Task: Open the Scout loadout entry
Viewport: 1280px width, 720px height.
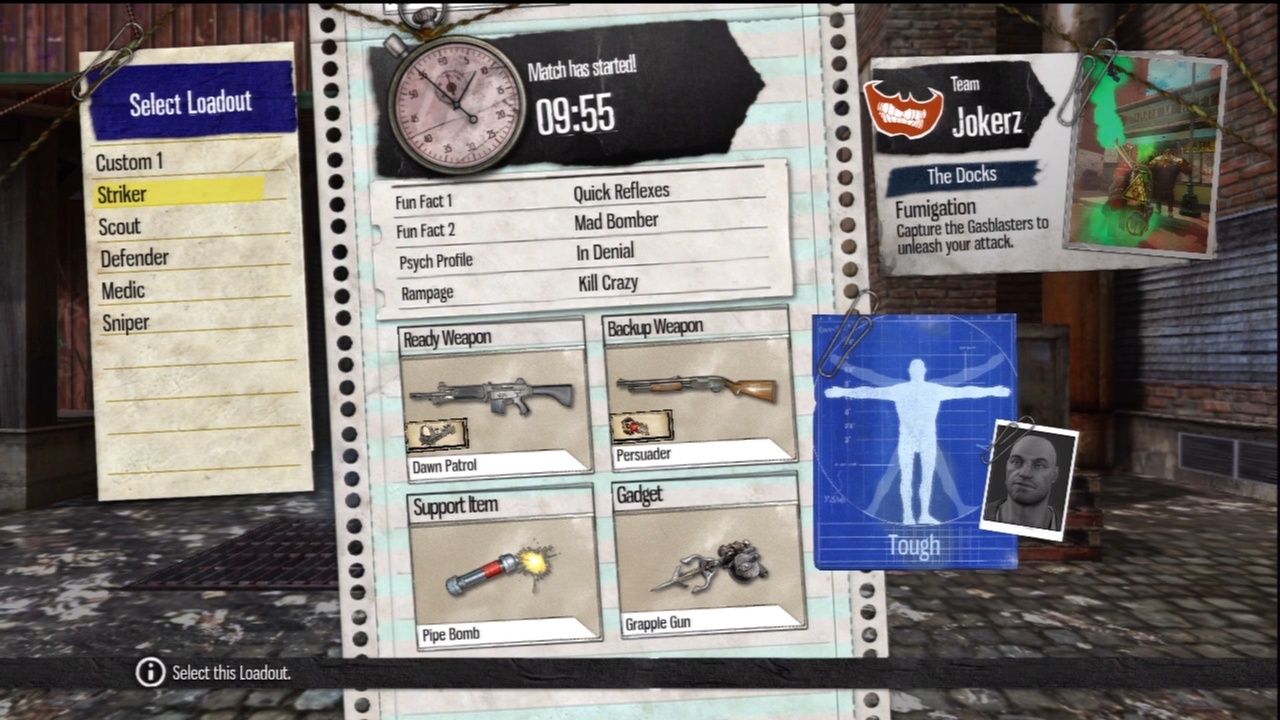Action: tap(119, 226)
